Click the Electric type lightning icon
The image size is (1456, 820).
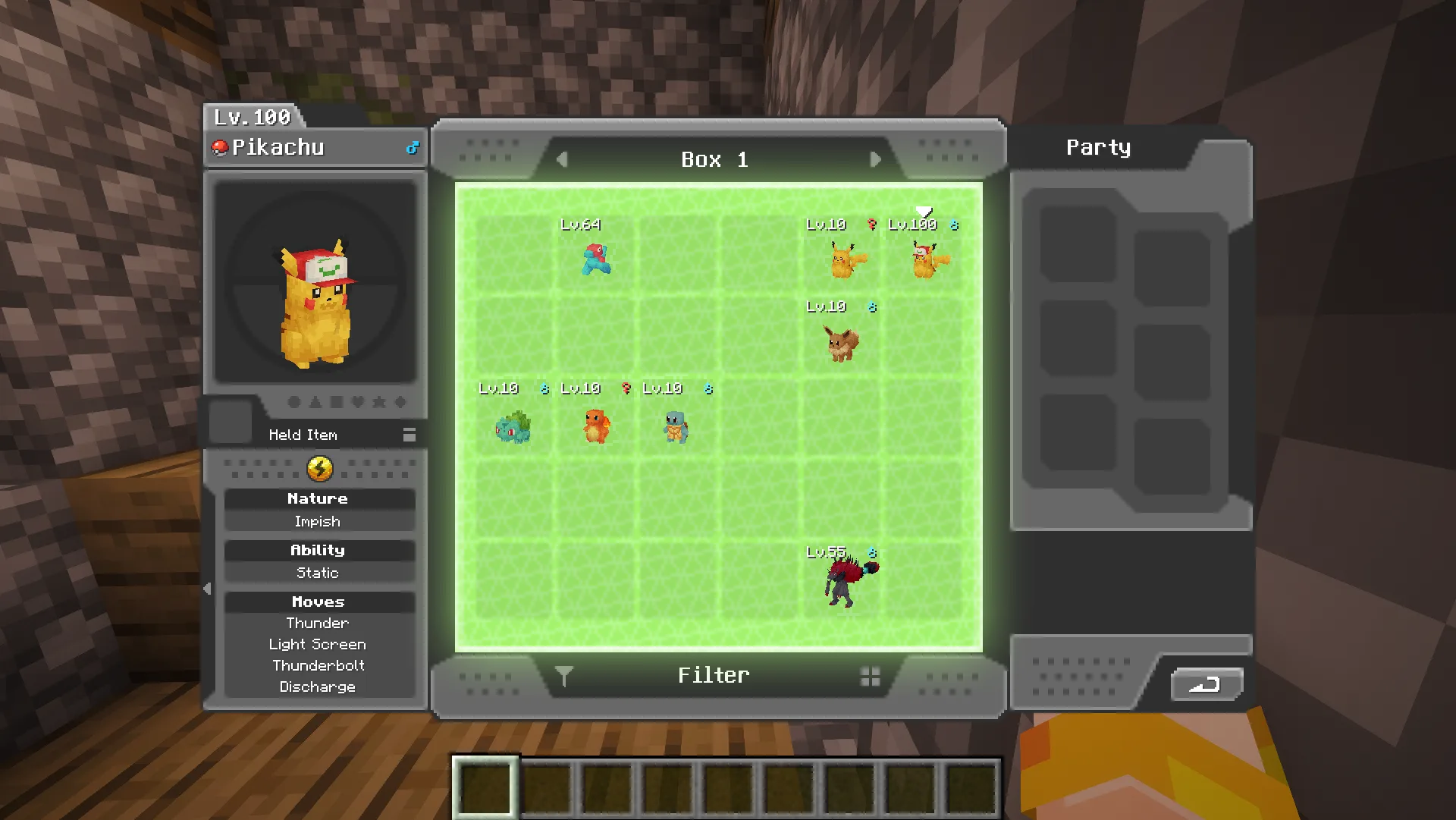[320, 469]
